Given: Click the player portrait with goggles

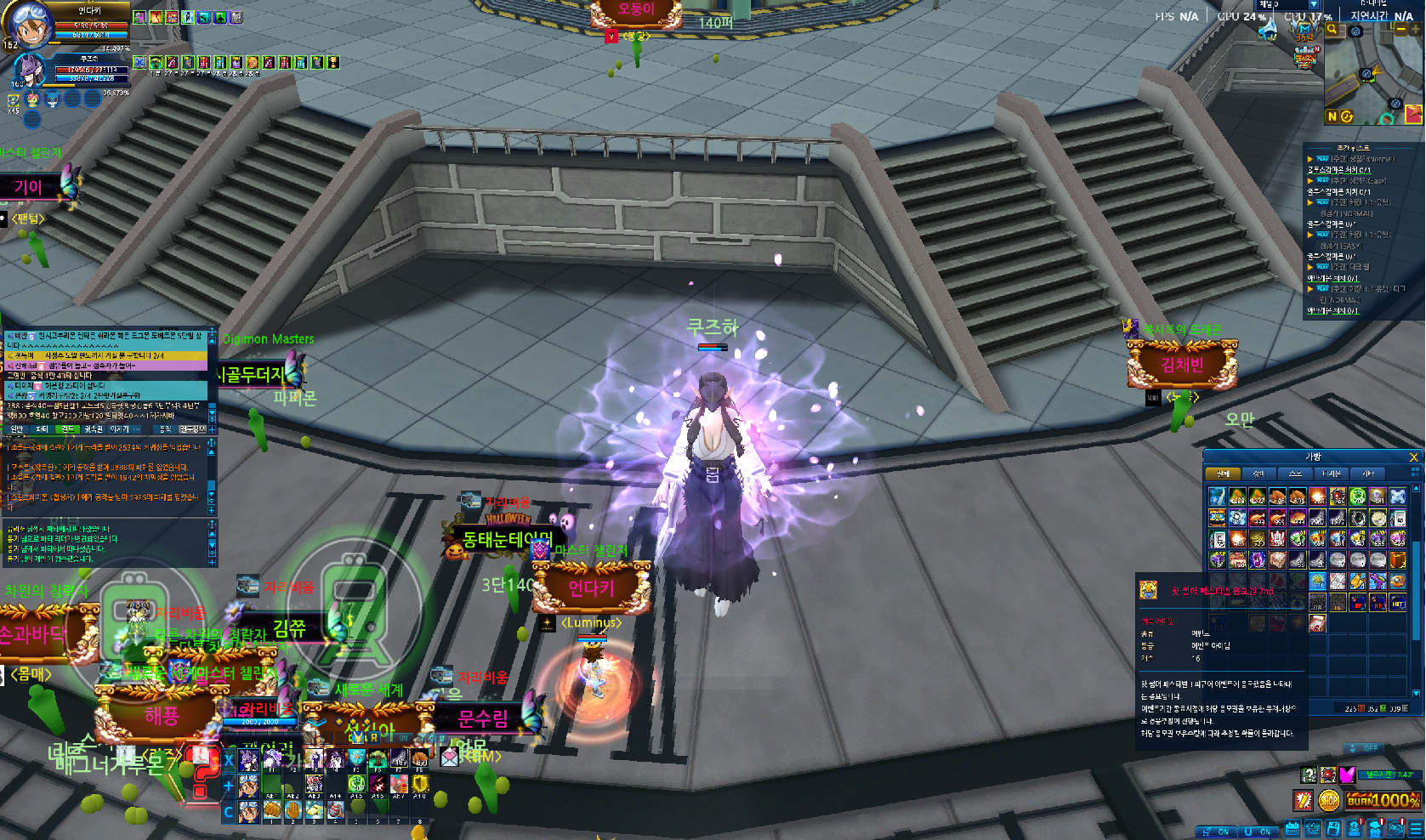Looking at the screenshot, I should pos(27,23).
